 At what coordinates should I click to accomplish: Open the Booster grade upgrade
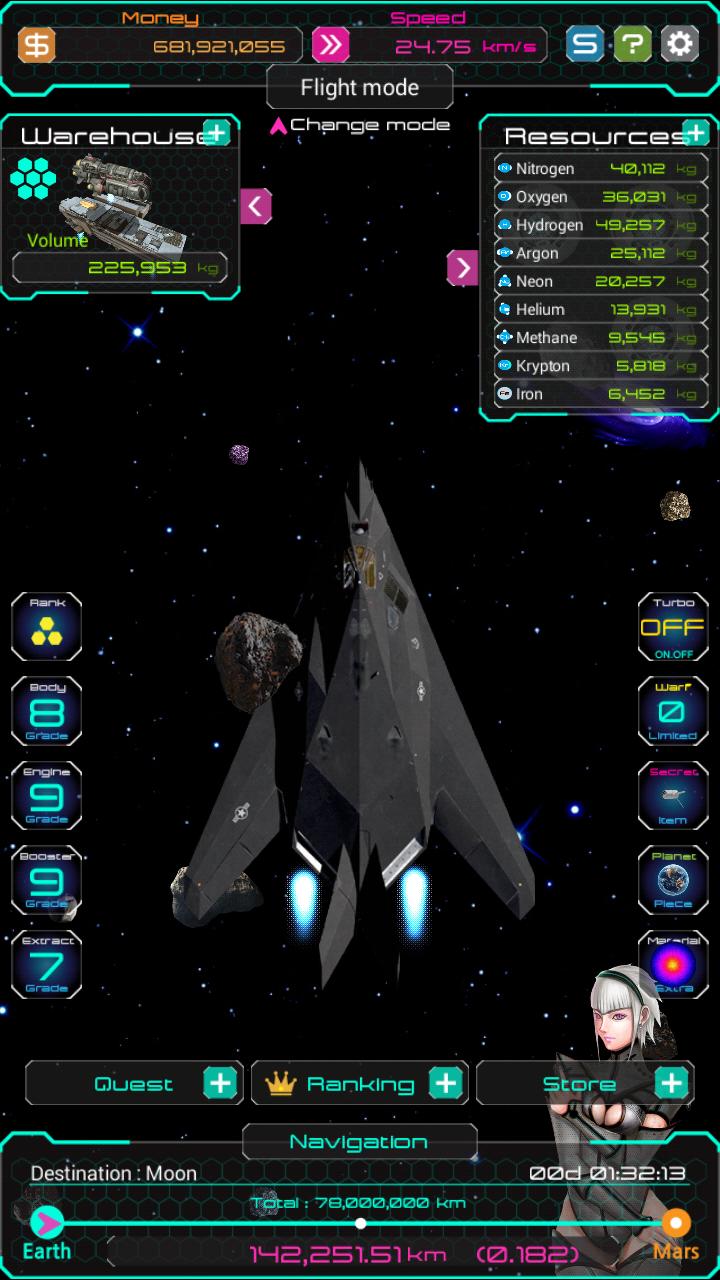point(46,880)
